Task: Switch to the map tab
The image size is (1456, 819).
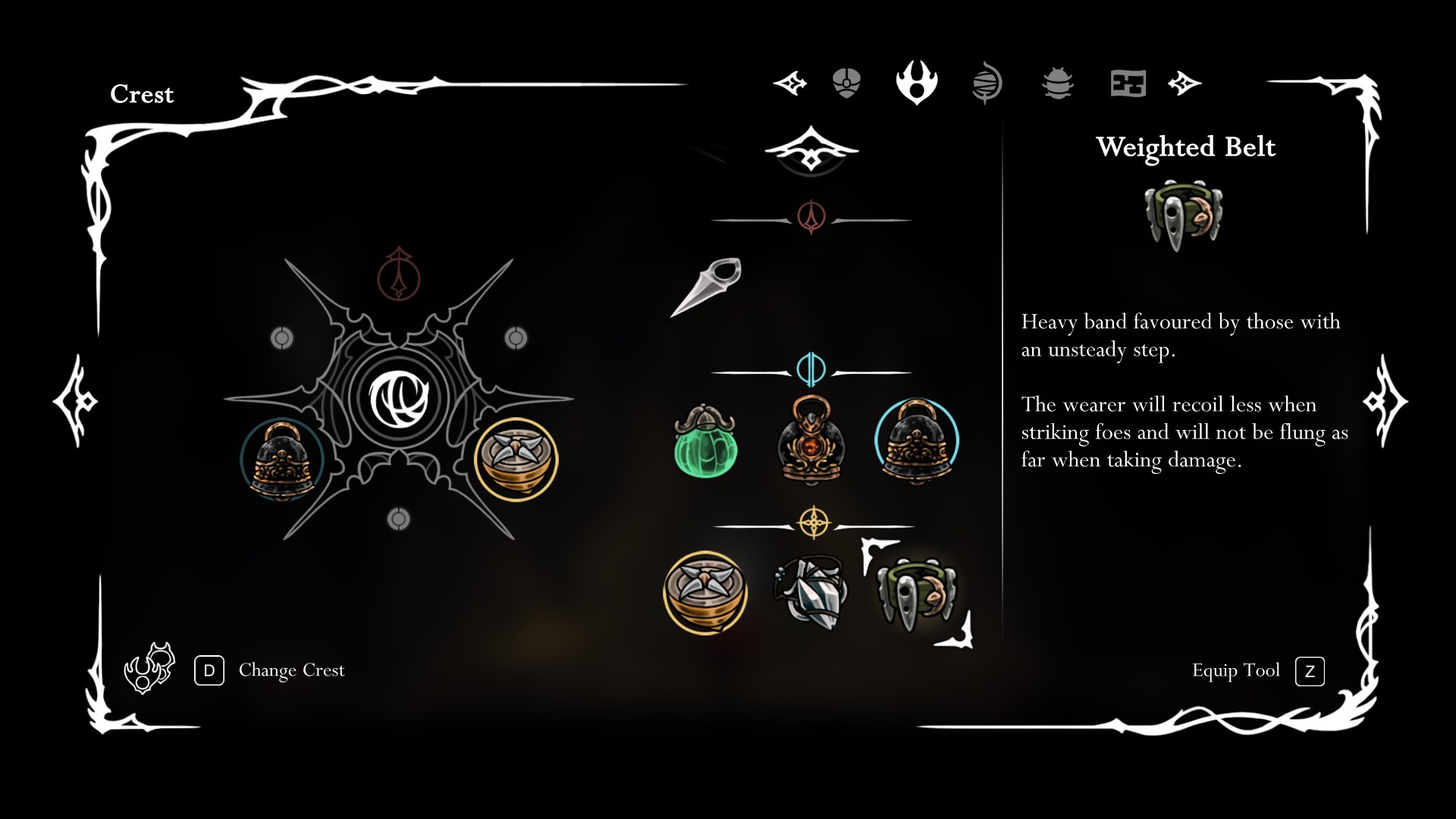Action: click(x=1128, y=83)
